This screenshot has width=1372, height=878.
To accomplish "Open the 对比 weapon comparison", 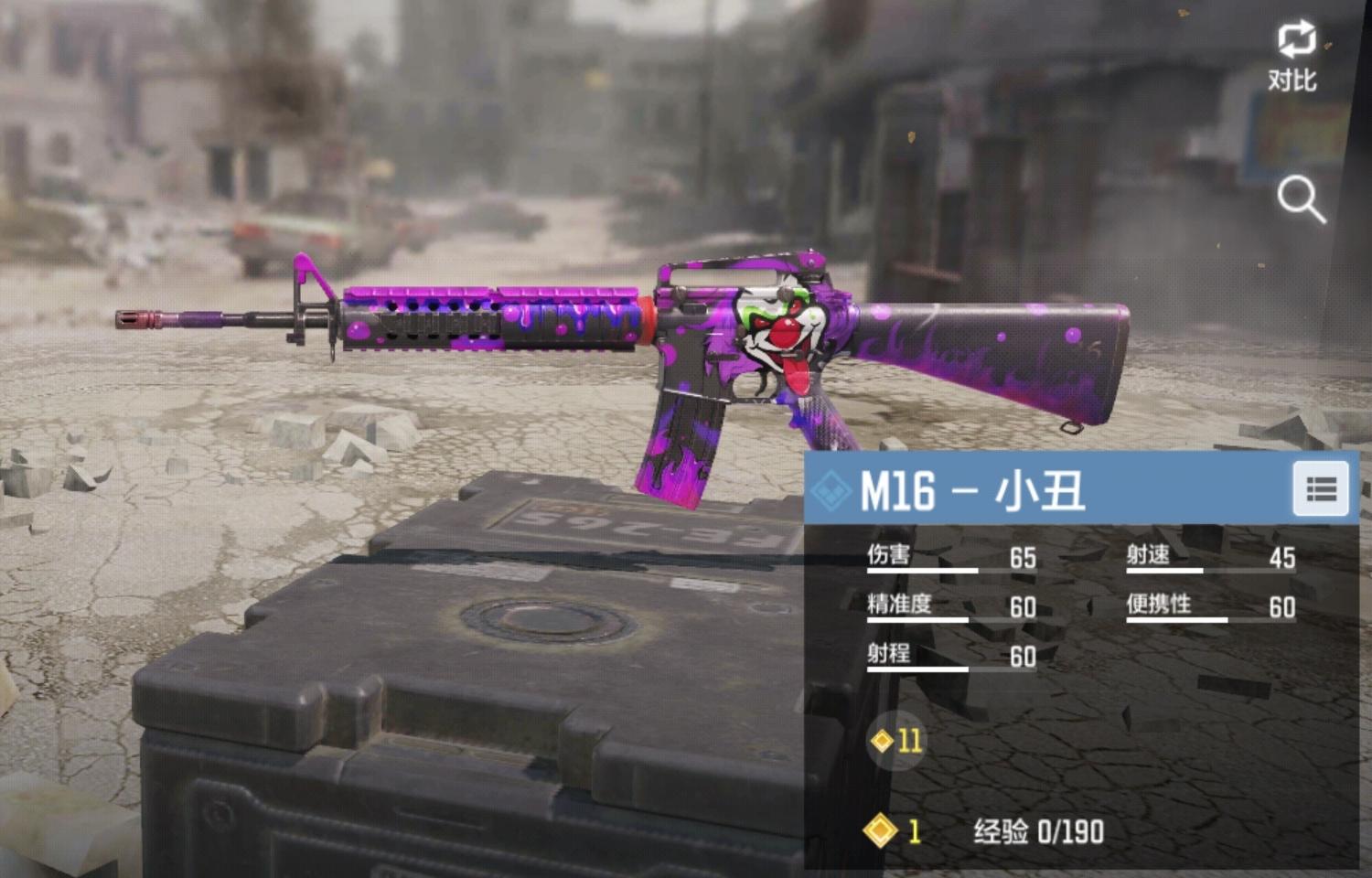I will click(1295, 55).
